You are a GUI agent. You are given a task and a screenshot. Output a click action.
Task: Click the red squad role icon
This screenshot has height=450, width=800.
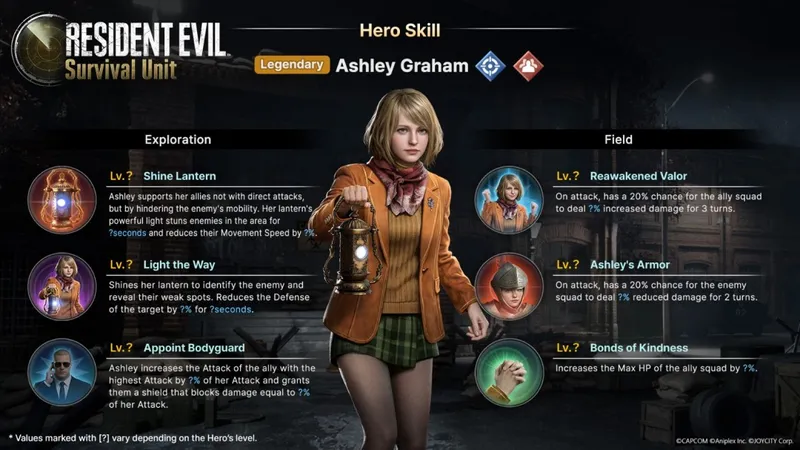coord(527,66)
